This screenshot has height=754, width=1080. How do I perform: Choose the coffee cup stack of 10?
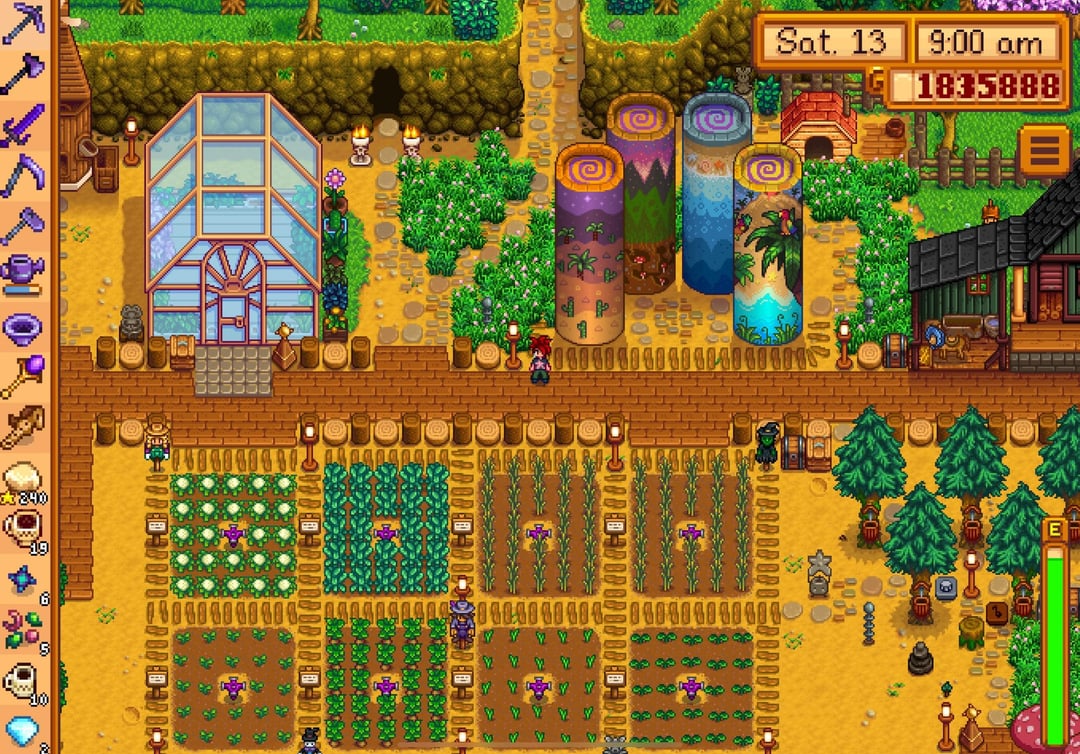pos(22,682)
